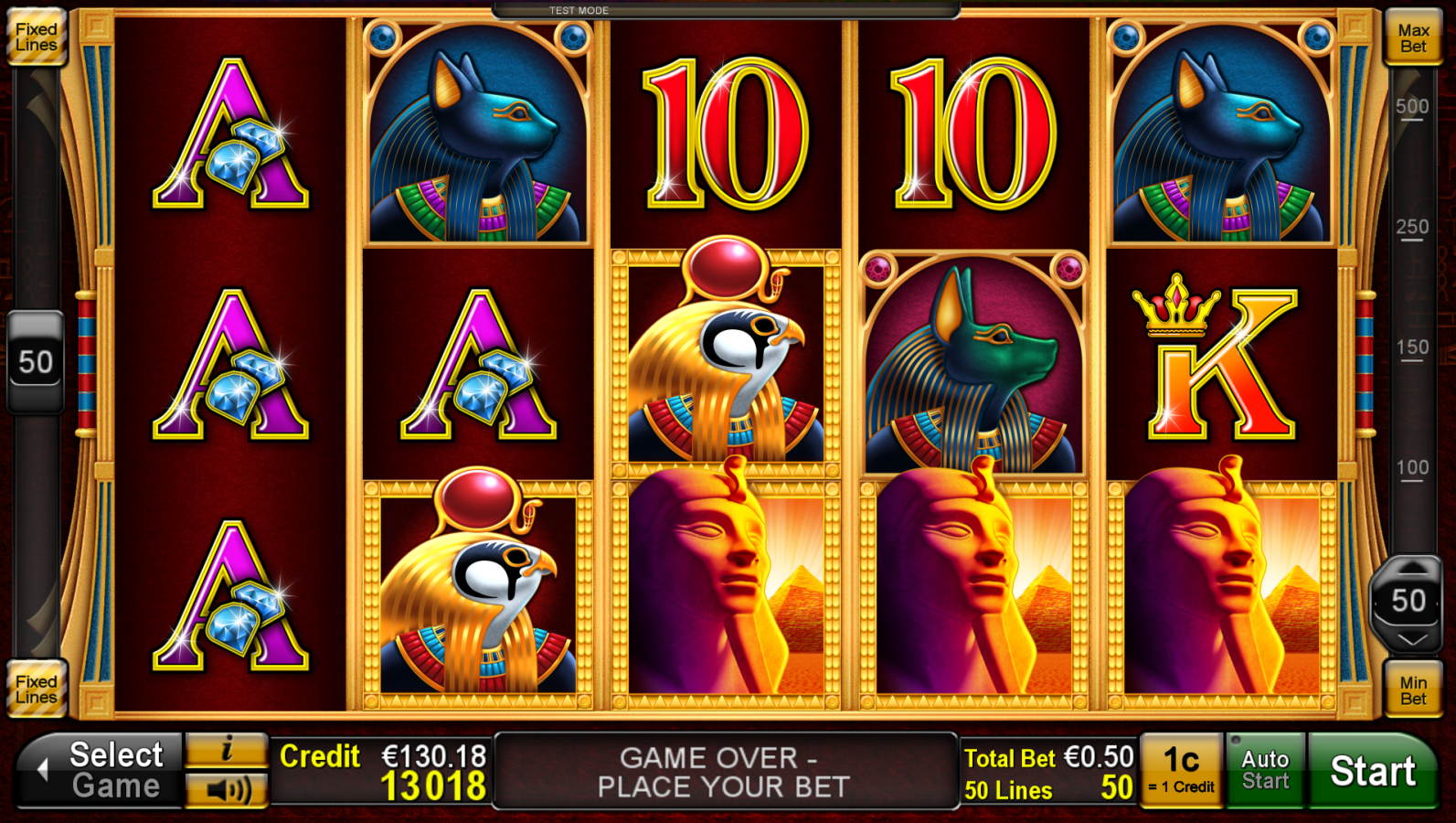
Task: Choose the 250 bet level on the scale
Action: 1412,228
